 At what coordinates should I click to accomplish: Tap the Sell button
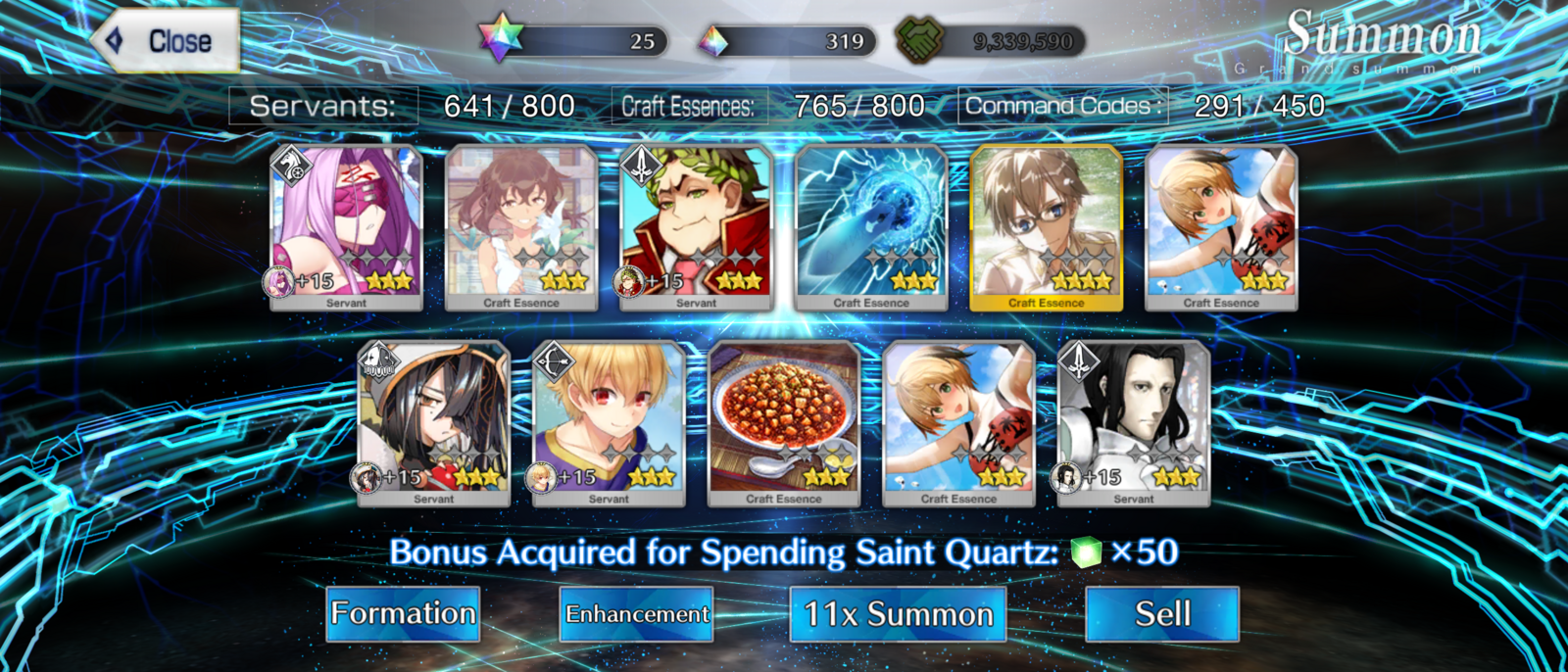coord(1162,614)
